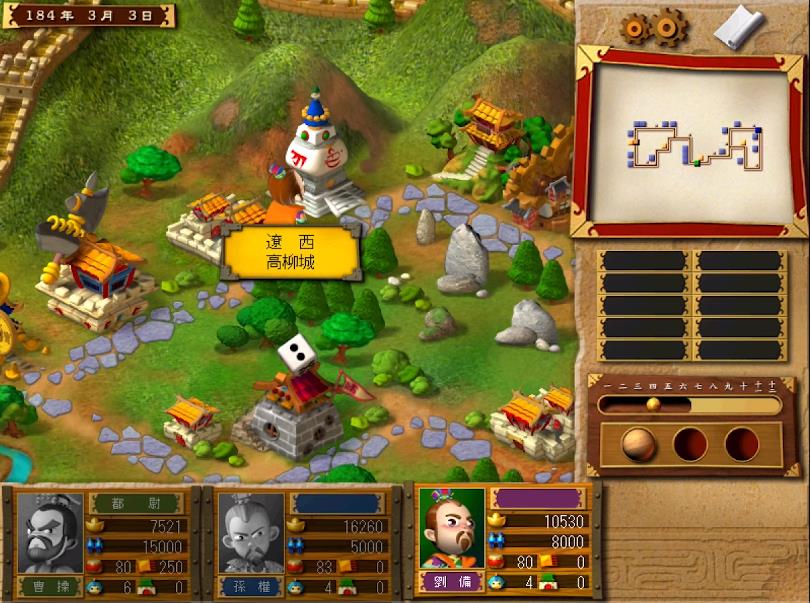Click the 遼西 高柳城 location label
Screen dimensions: 810x603
pyautogui.click(x=290, y=252)
